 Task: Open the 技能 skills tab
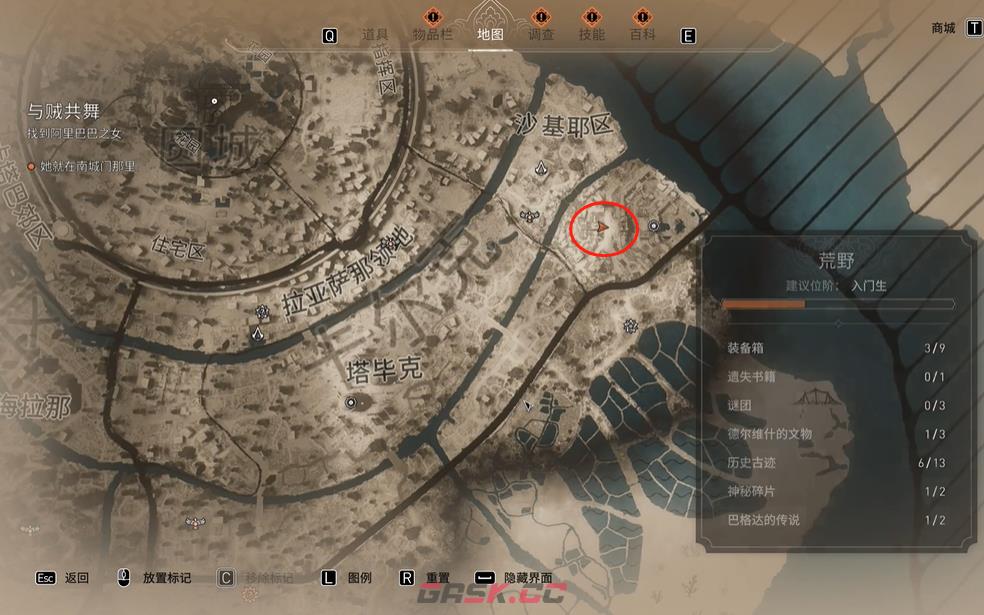pyautogui.click(x=591, y=34)
